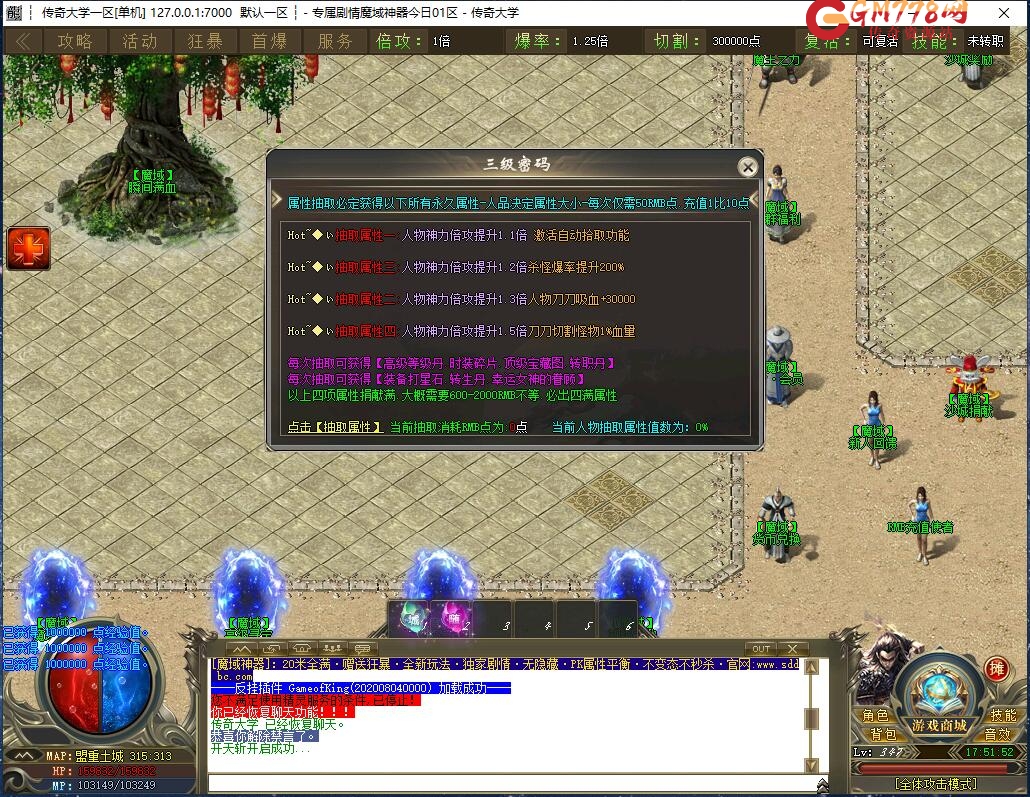This screenshot has width=1030, height=797.
Task: Open the 活动 events menu
Action: [x=140, y=41]
